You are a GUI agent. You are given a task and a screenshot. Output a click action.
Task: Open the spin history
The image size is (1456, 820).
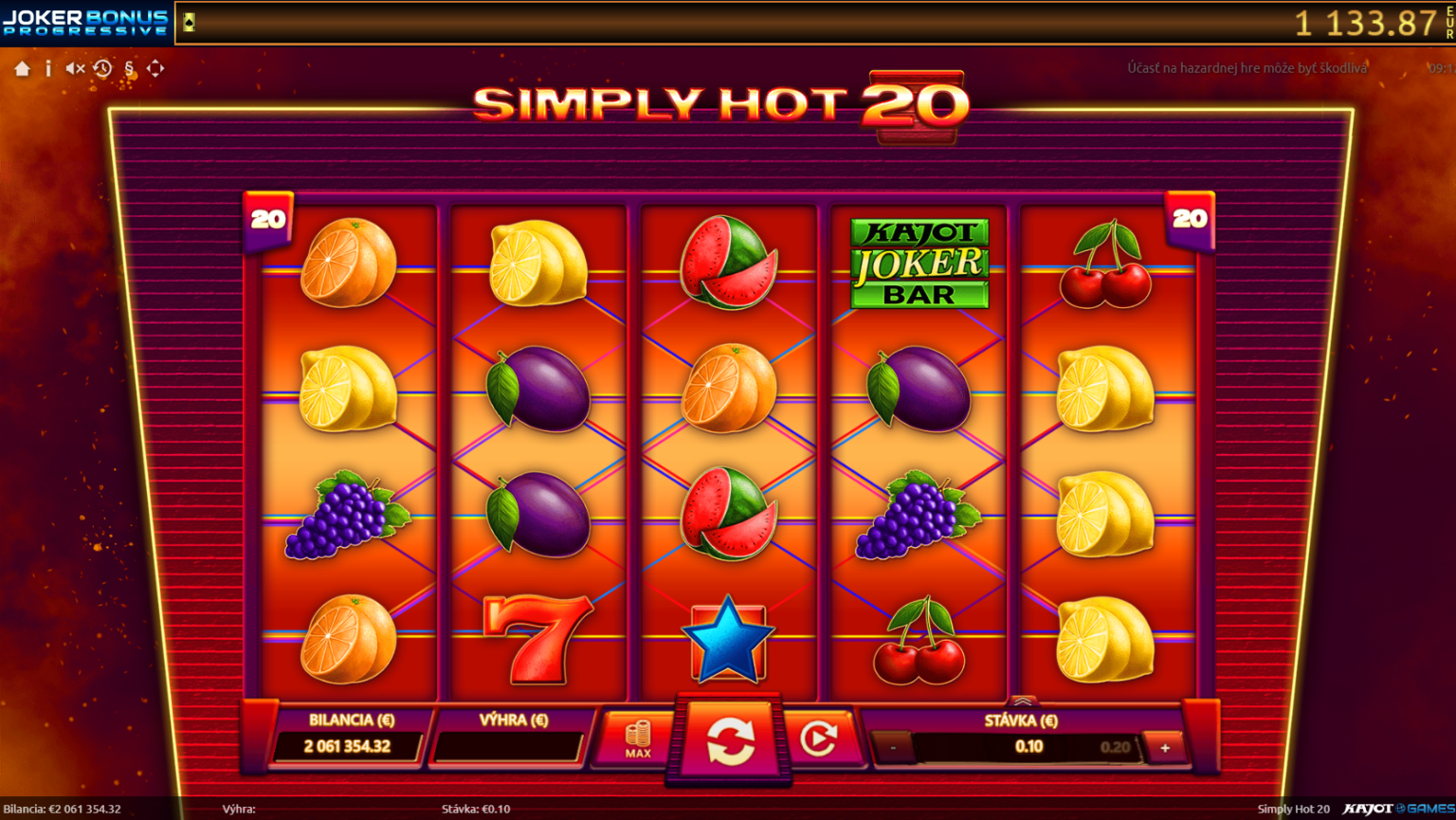103,68
